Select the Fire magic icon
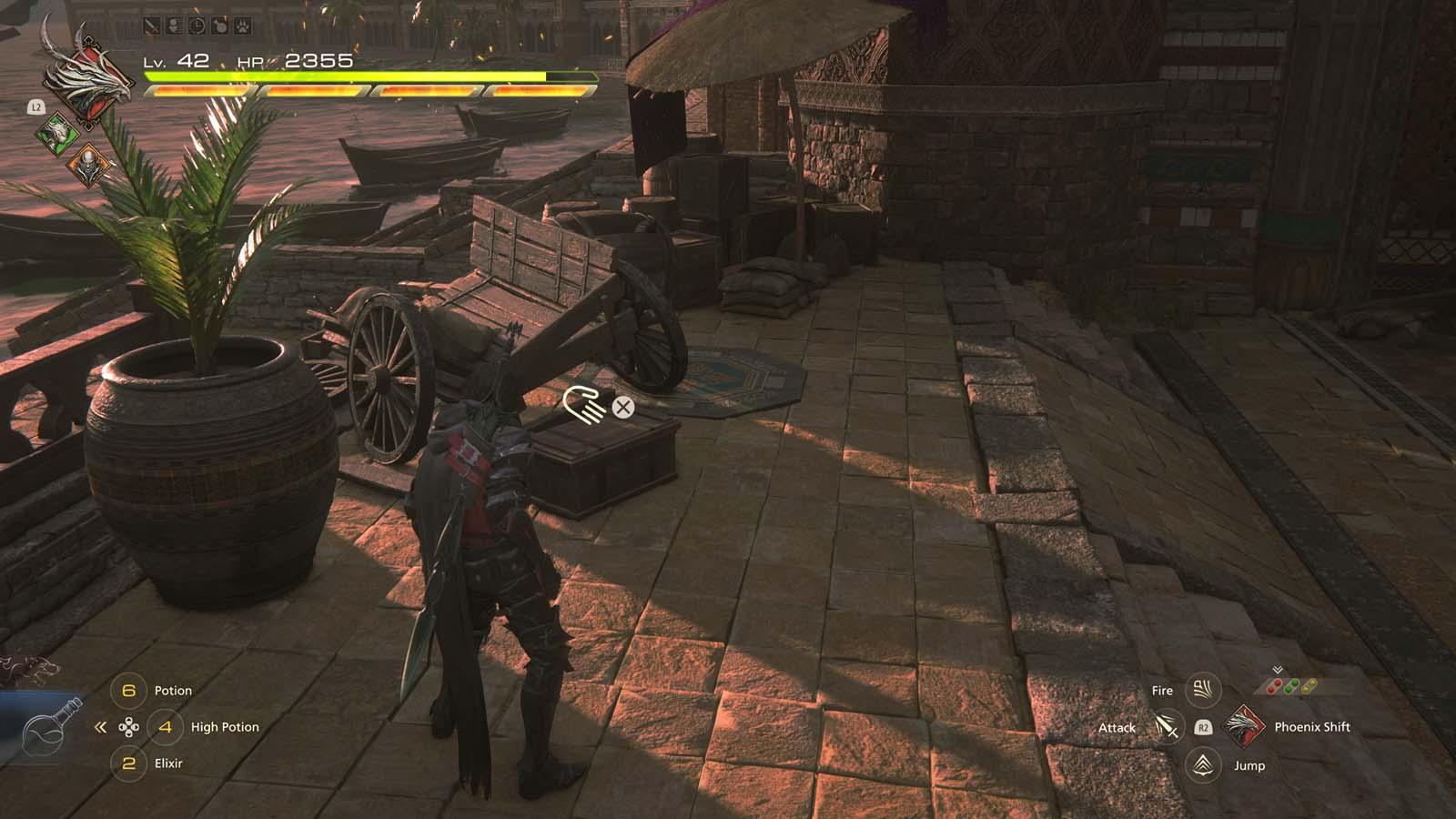1456x819 pixels. coord(1201,692)
